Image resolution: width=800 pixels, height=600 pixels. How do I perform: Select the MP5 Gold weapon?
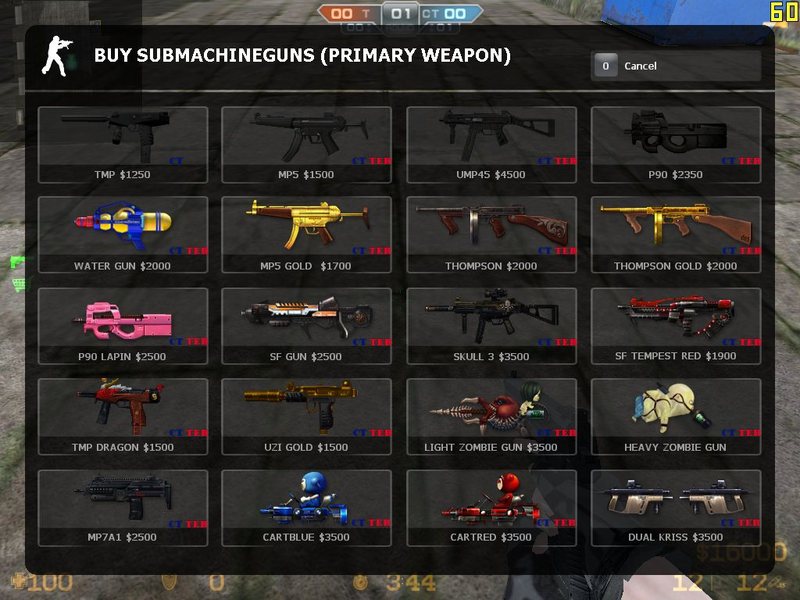click(x=307, y=236)
